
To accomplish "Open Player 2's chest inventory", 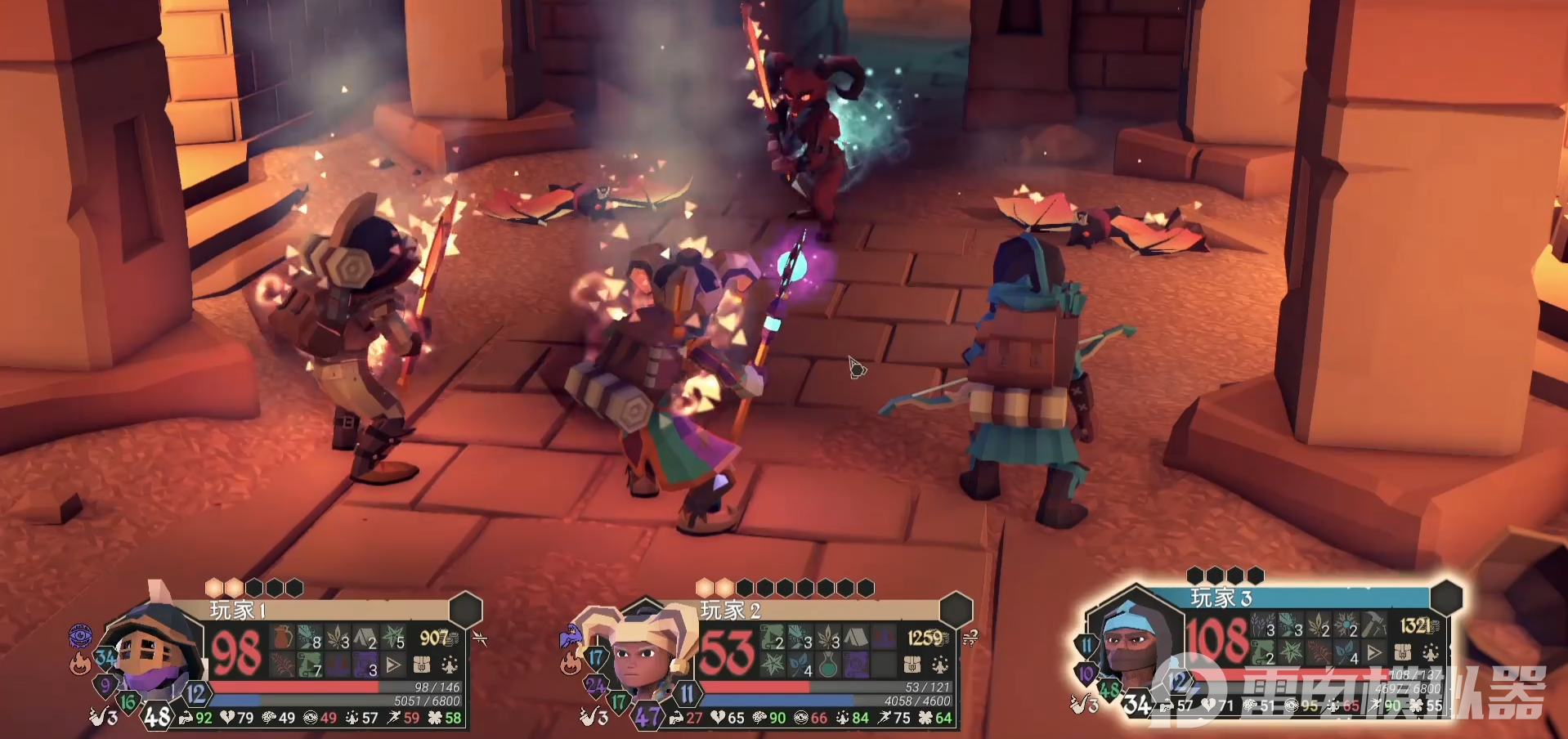I will 912,665.
